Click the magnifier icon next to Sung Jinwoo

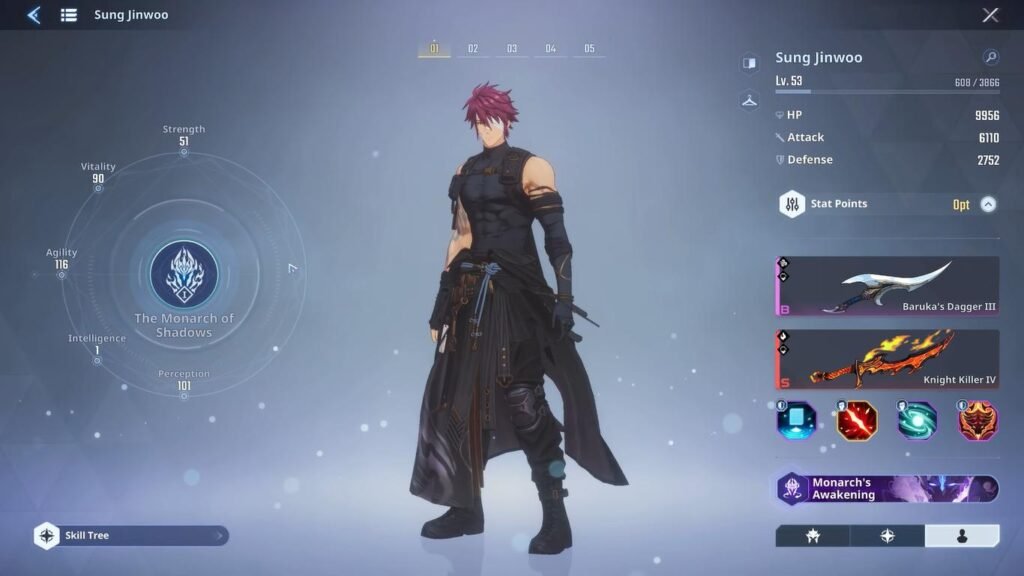coord(990,58)
